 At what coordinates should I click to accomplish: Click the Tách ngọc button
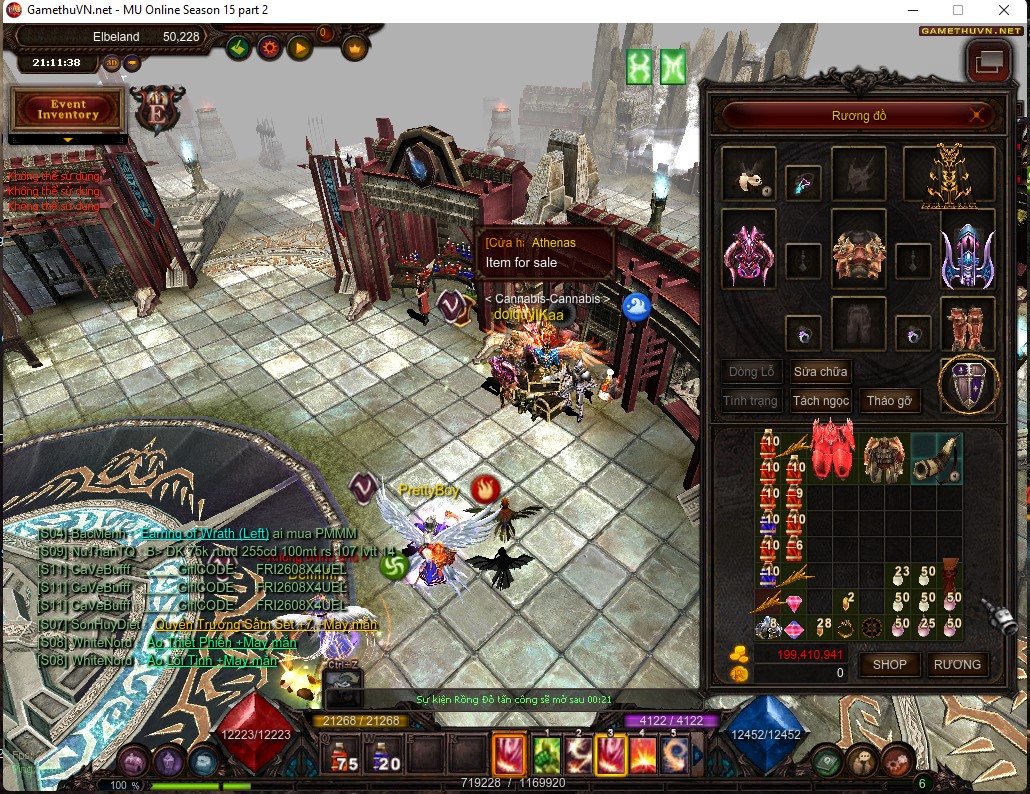click(821, 401)
